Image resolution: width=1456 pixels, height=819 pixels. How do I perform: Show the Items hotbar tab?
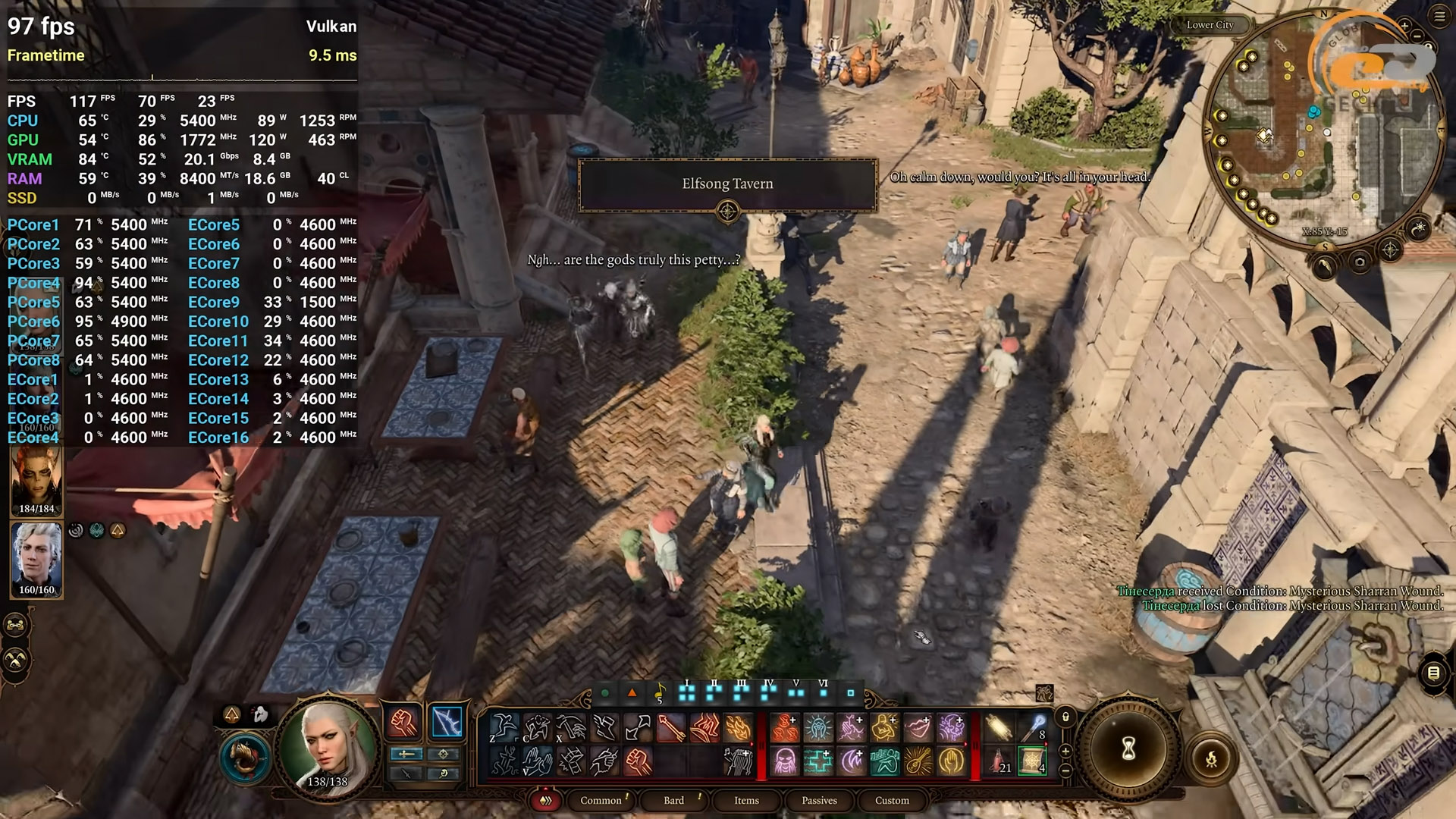[746, 800]
